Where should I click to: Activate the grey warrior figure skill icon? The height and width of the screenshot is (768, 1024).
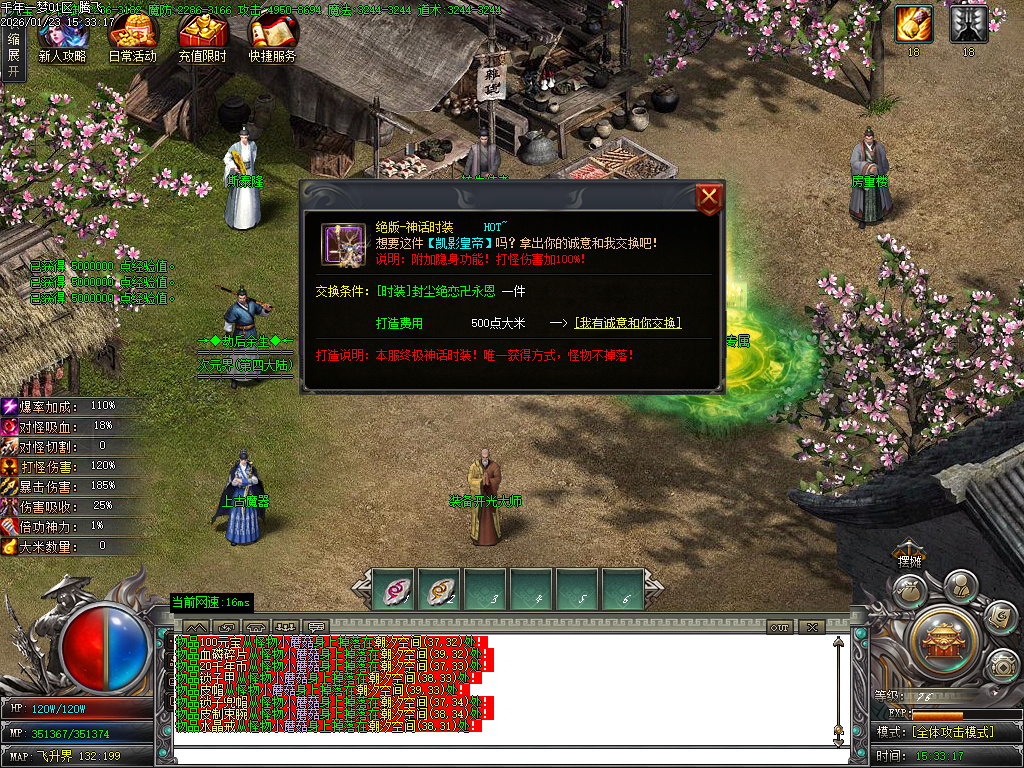pyautogui.click(x=968, y=24)
